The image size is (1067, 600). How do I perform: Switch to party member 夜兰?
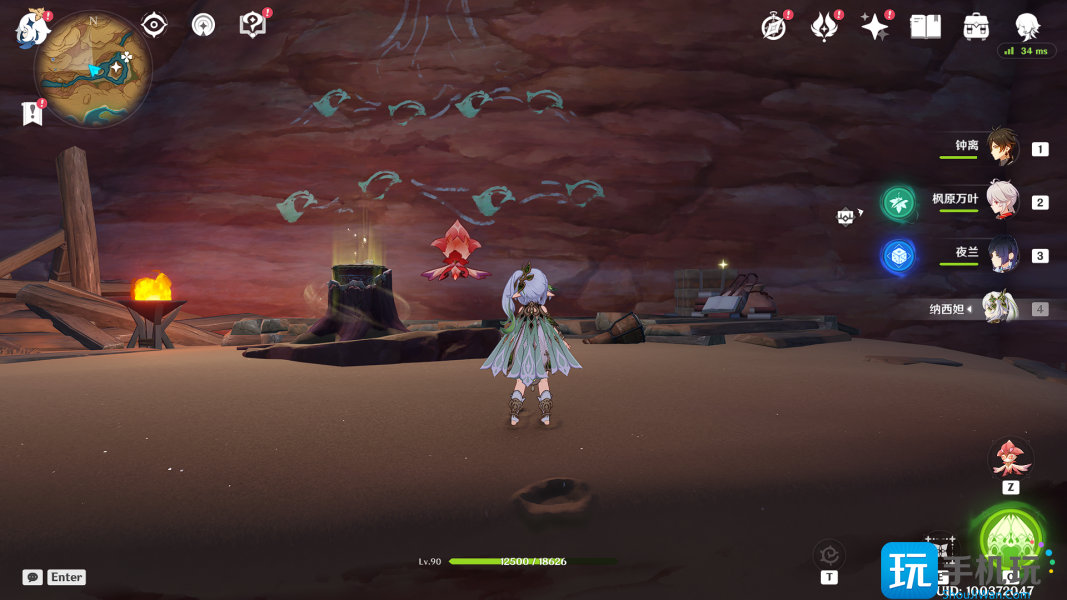[x=1002, y=255]
